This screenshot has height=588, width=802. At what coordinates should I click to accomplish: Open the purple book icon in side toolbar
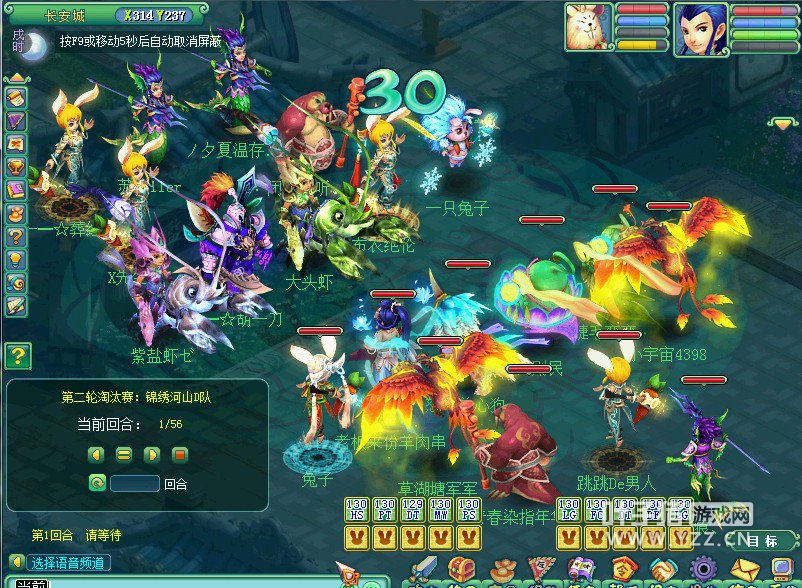(x=16, y=190)
